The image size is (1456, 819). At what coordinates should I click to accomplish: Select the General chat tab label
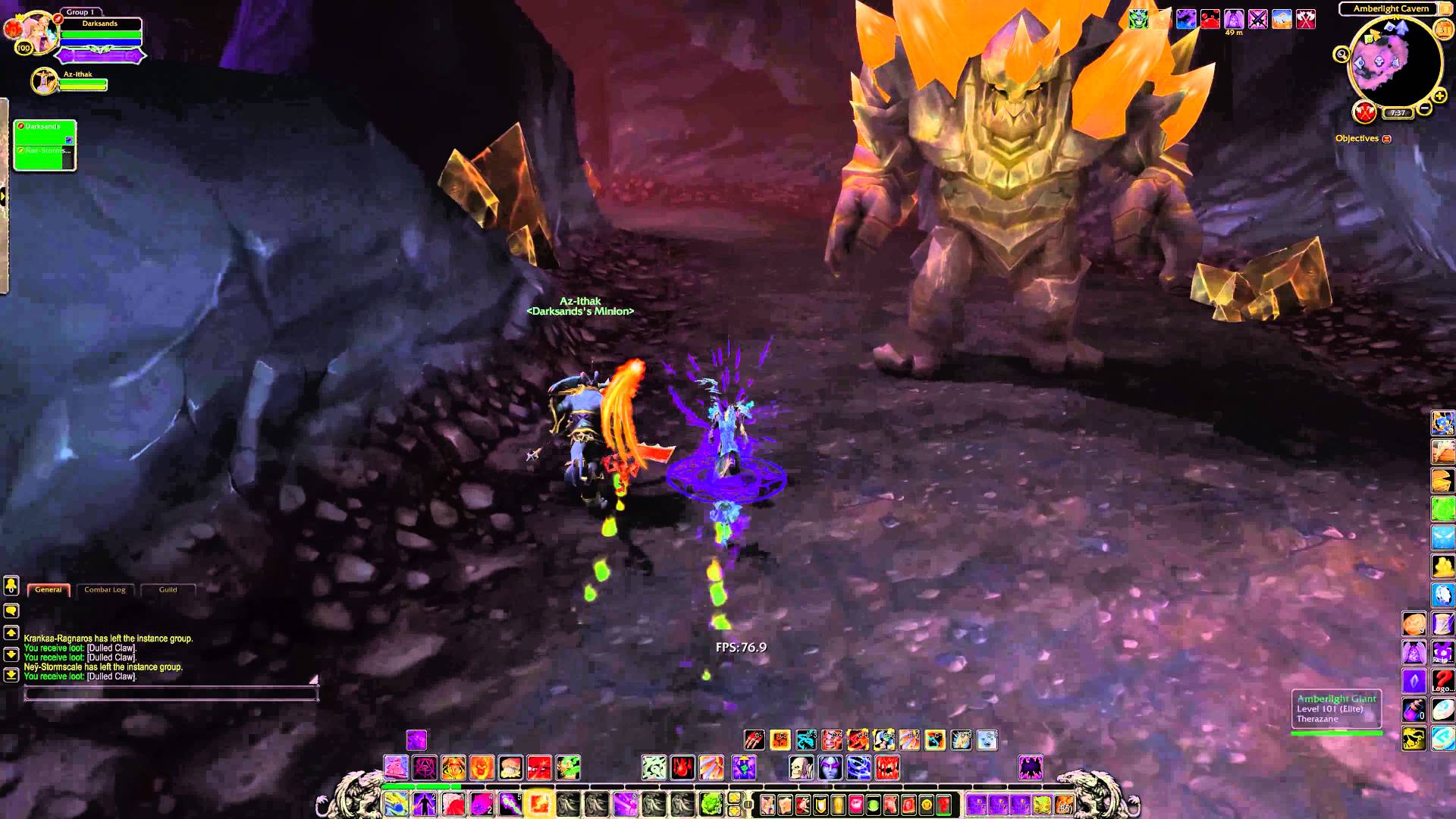(x=48, y=589)
